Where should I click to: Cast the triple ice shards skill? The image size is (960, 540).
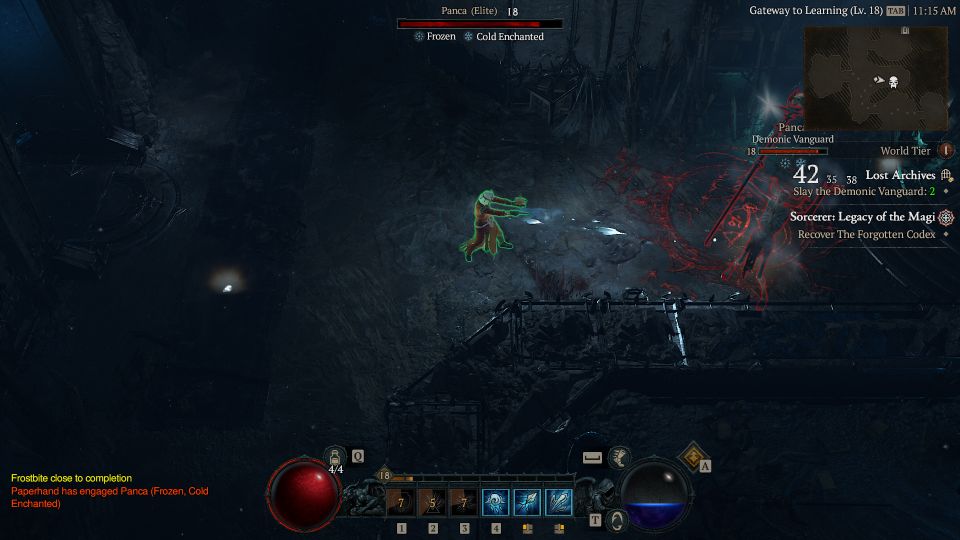tap(559, 502)
